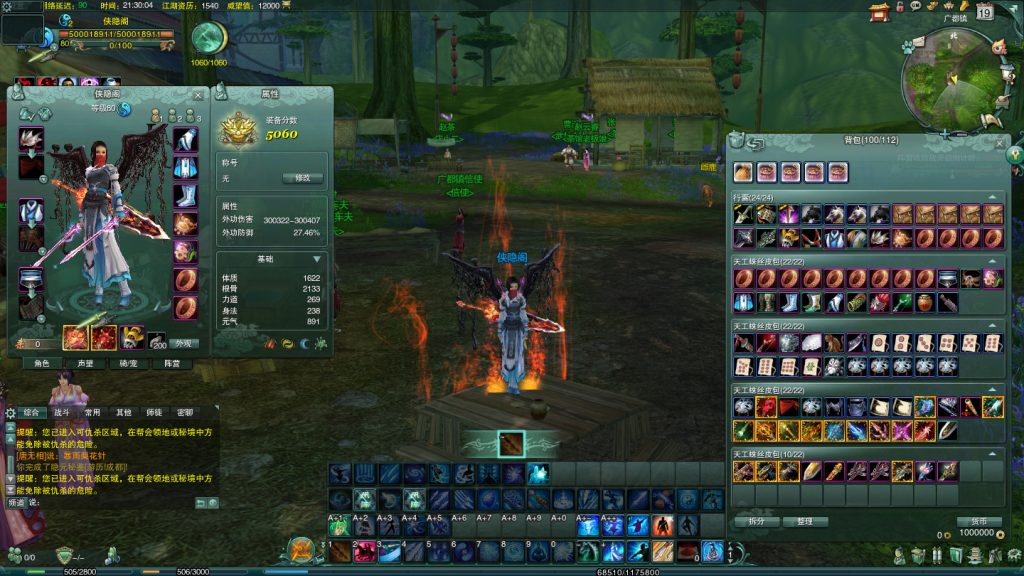
Task: Click the orange silhouette skill icon
Action: click(x=663, y=526)
